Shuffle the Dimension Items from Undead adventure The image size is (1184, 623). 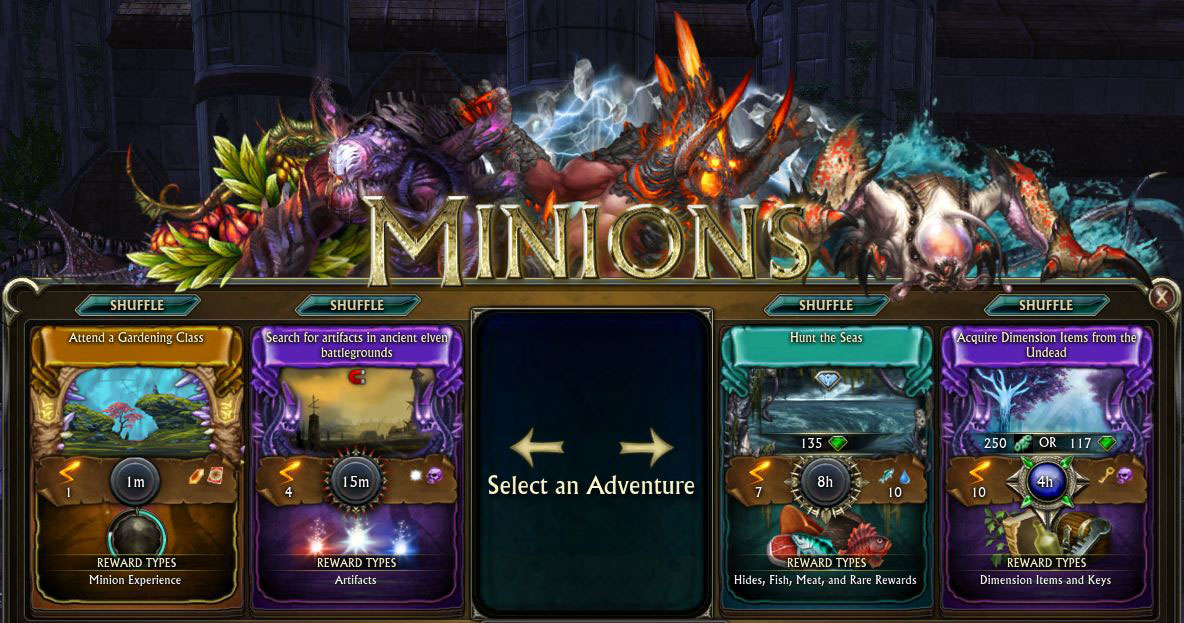click(1046, 305)
